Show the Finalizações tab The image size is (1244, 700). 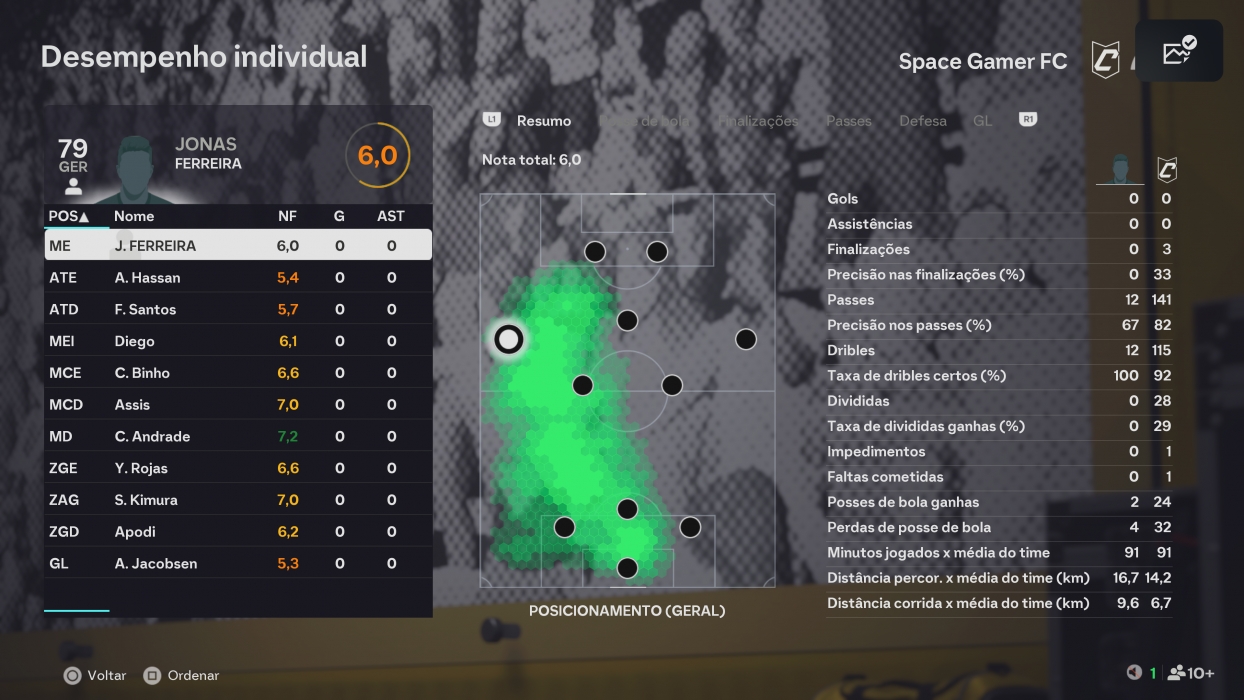click(758, 121)
